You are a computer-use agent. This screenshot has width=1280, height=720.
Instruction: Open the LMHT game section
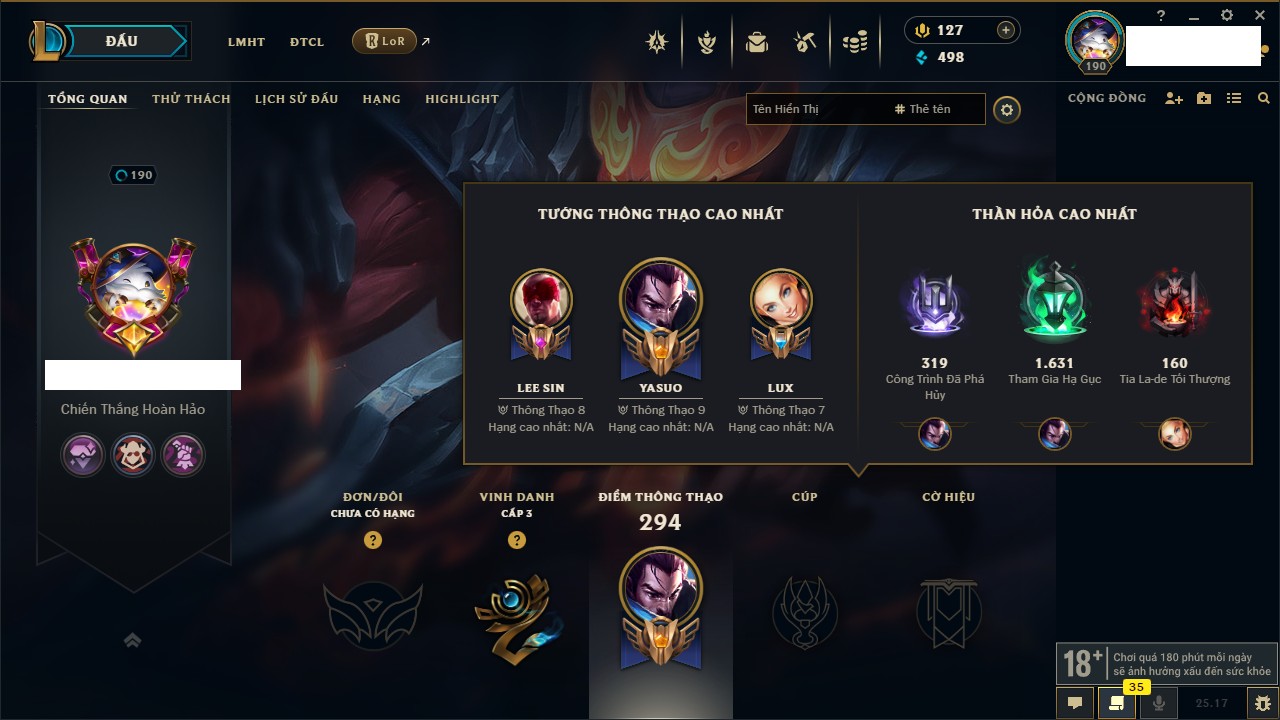tap(246, 42)
